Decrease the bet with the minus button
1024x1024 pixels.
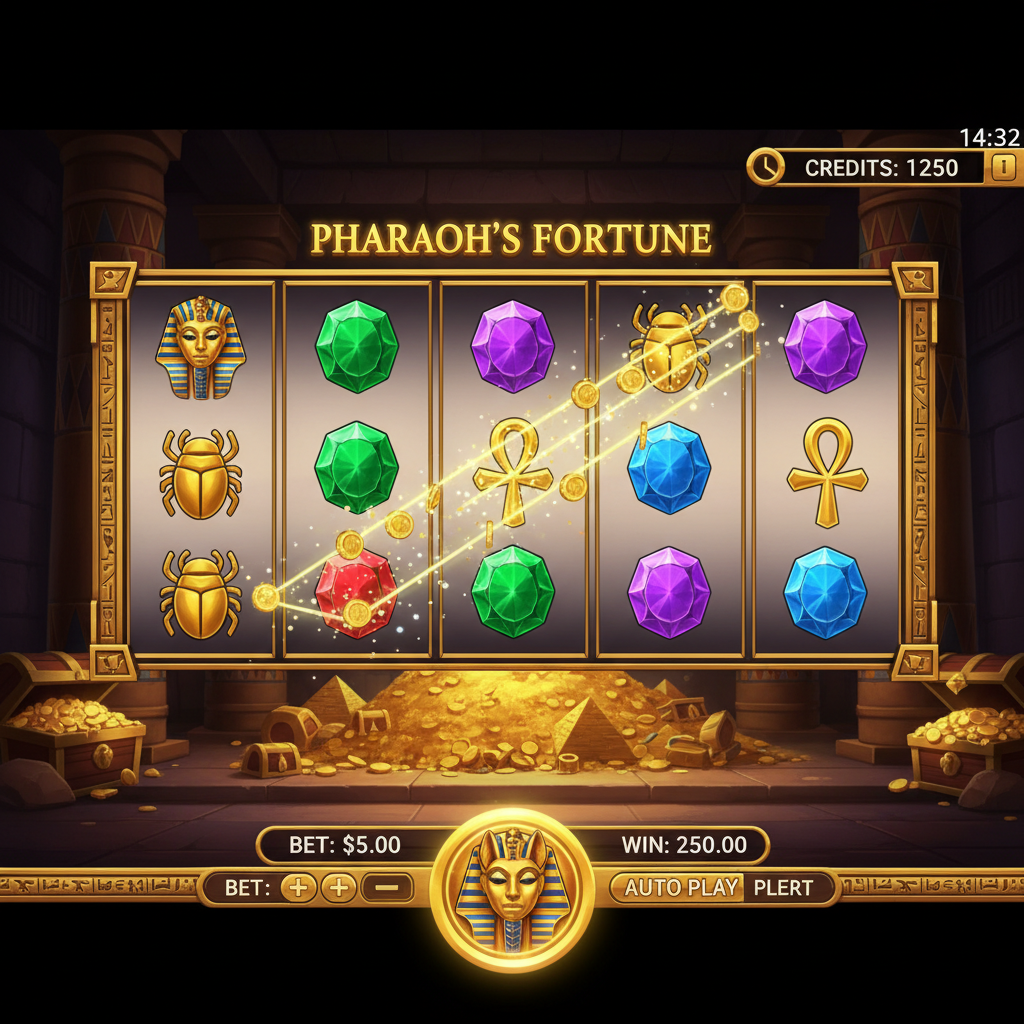coord(386,887)
